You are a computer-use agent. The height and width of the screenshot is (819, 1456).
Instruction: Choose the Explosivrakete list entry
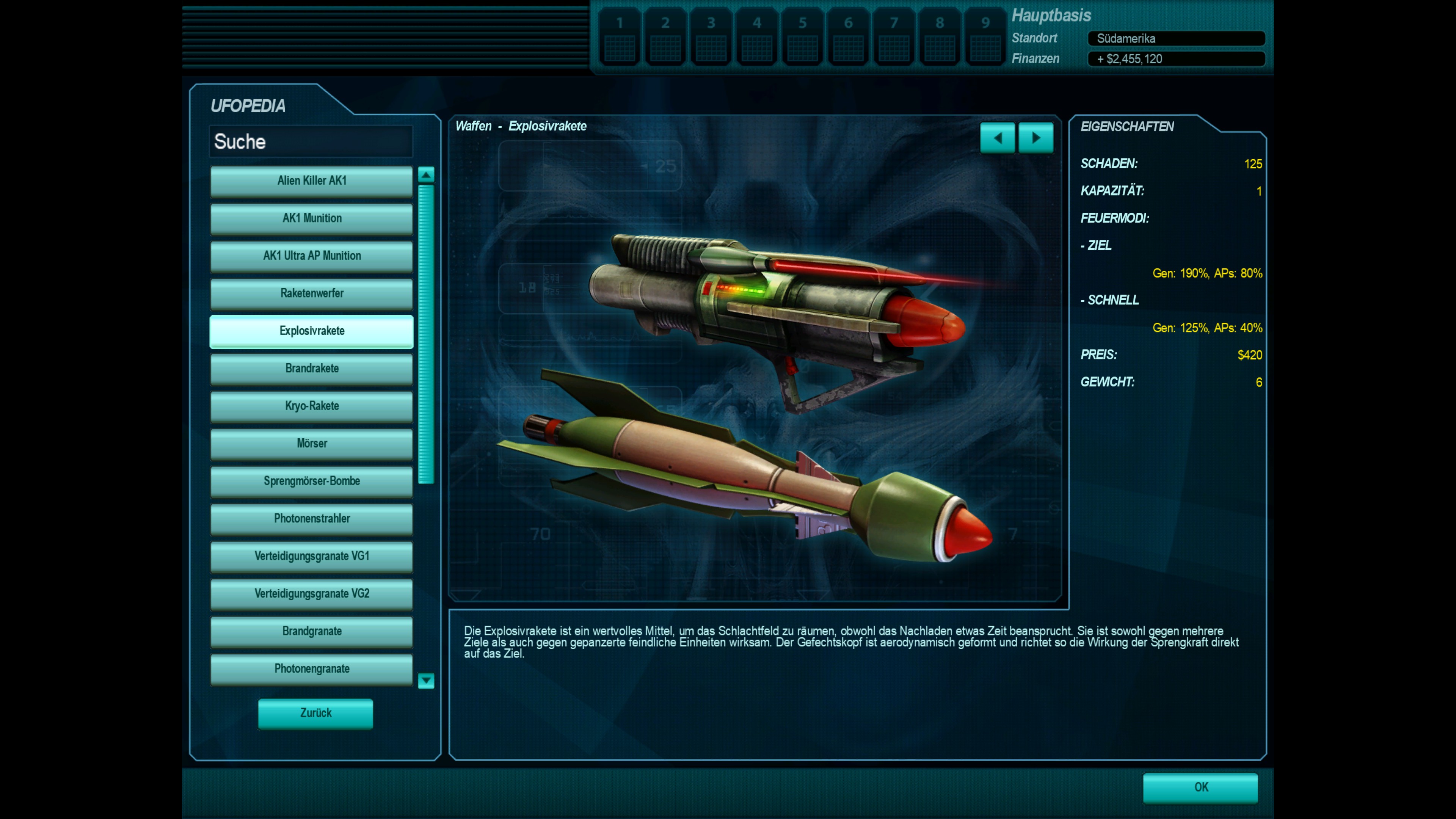[x=311, y=331]
